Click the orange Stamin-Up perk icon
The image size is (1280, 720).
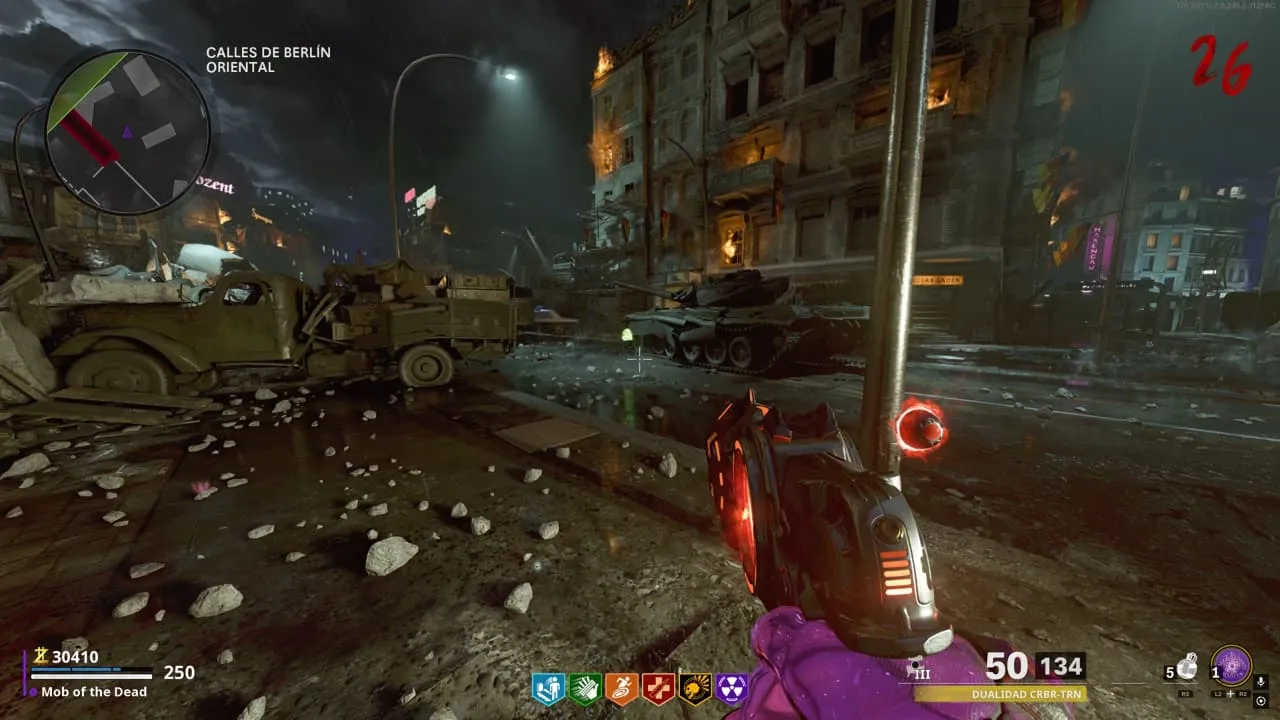coord(622,688)
